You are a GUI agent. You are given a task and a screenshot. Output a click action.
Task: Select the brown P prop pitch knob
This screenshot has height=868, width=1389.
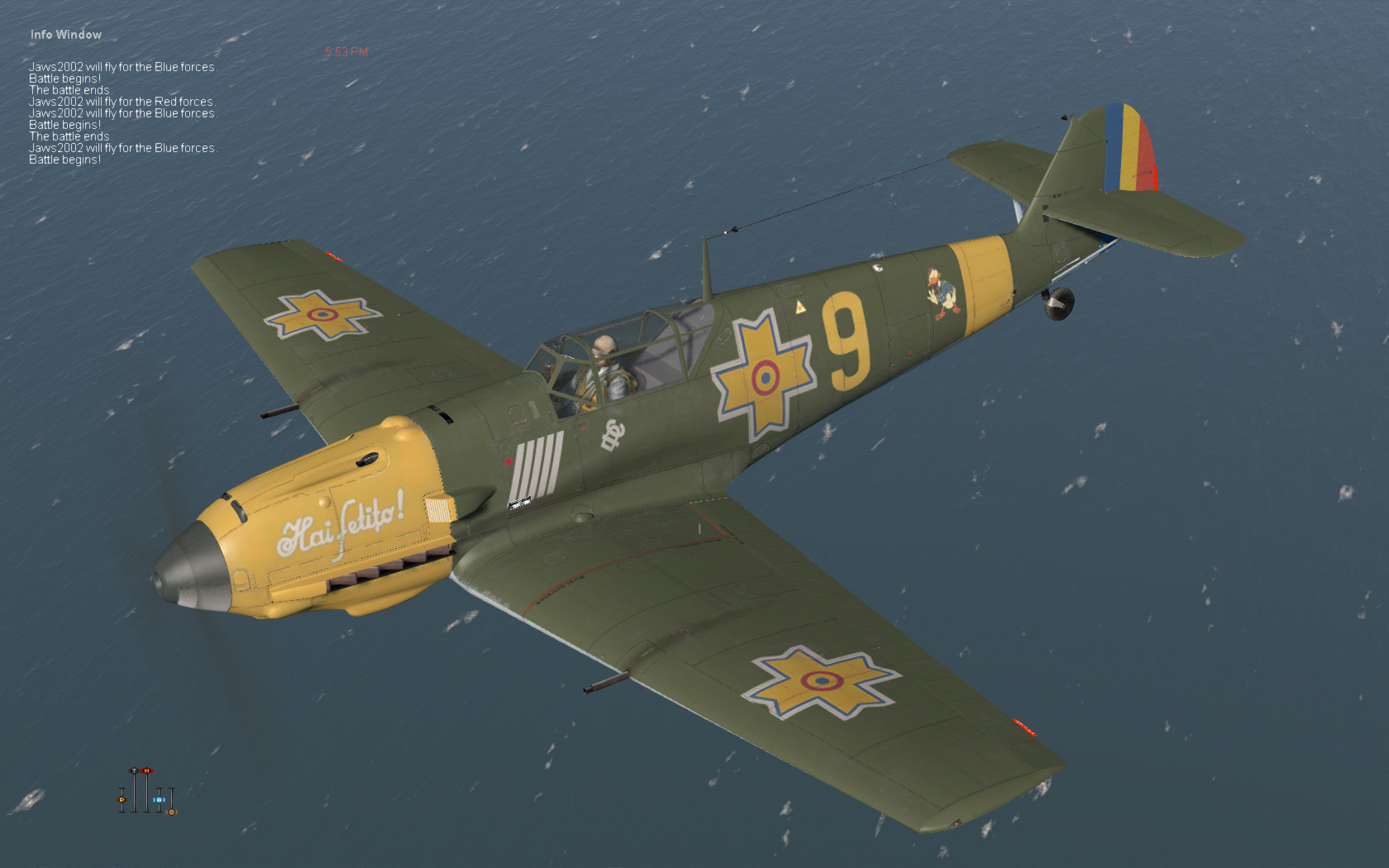pyautogui.click(x=122, y=799)
